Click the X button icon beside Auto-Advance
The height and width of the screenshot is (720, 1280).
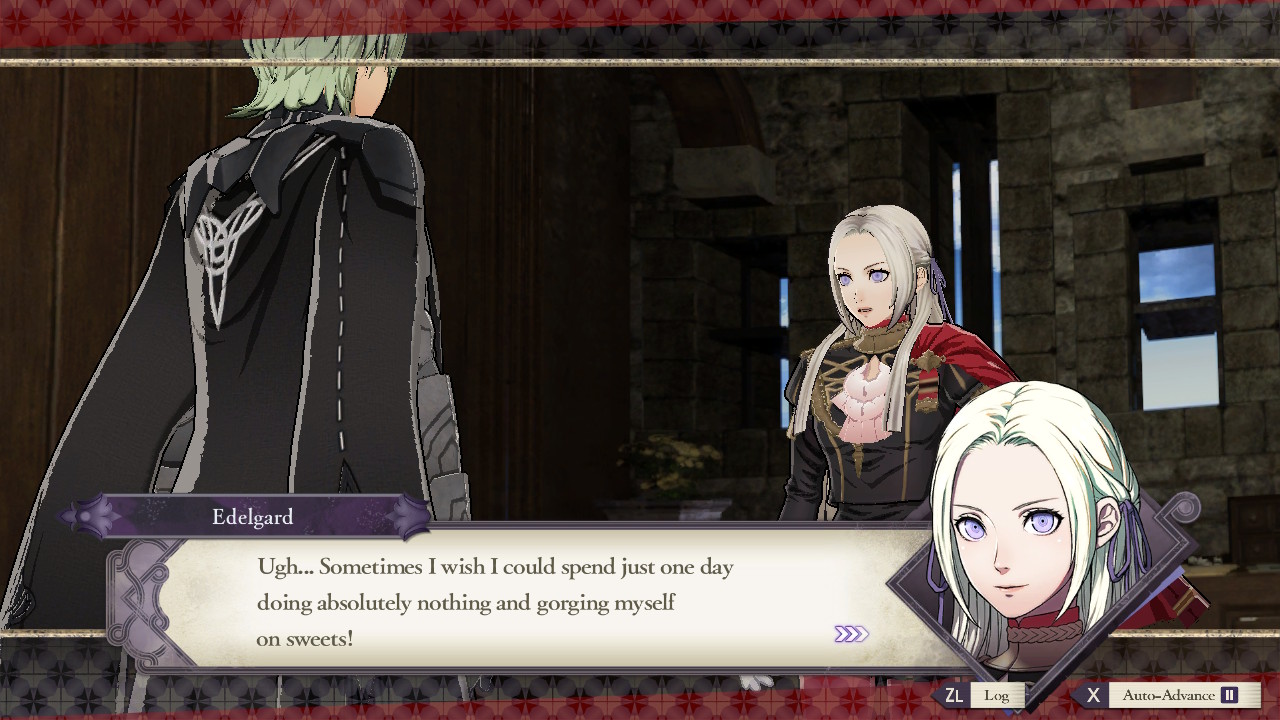click(1093, 694)
